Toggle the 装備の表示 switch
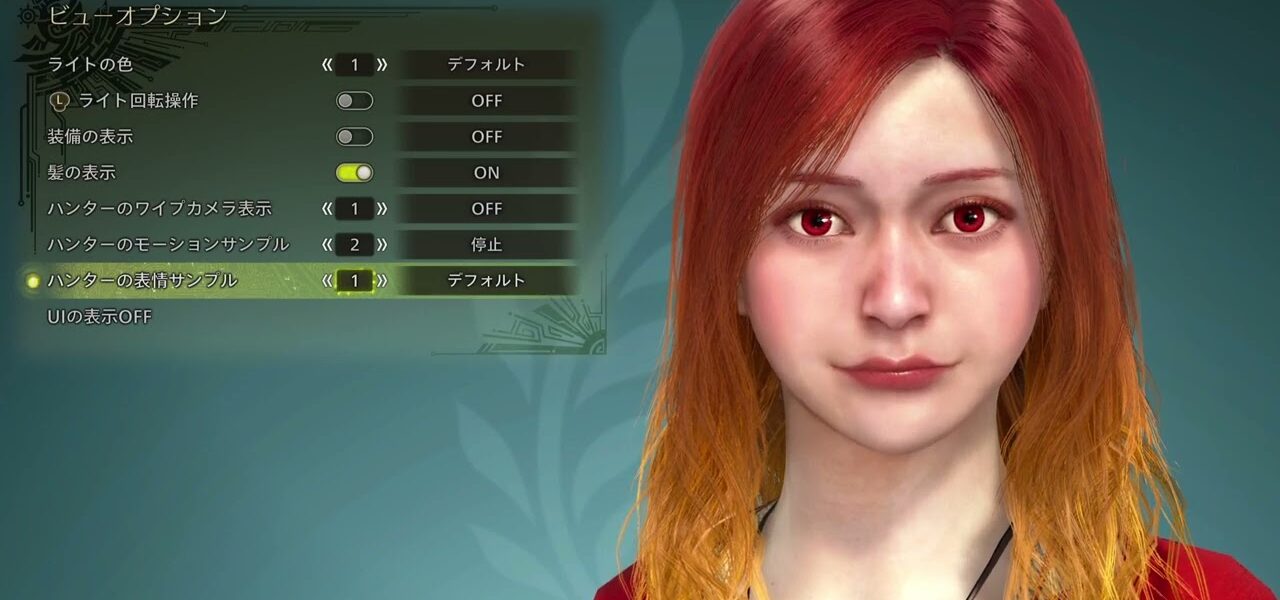1280x600 pixels. pyautogui.click(x=354, y=137)
